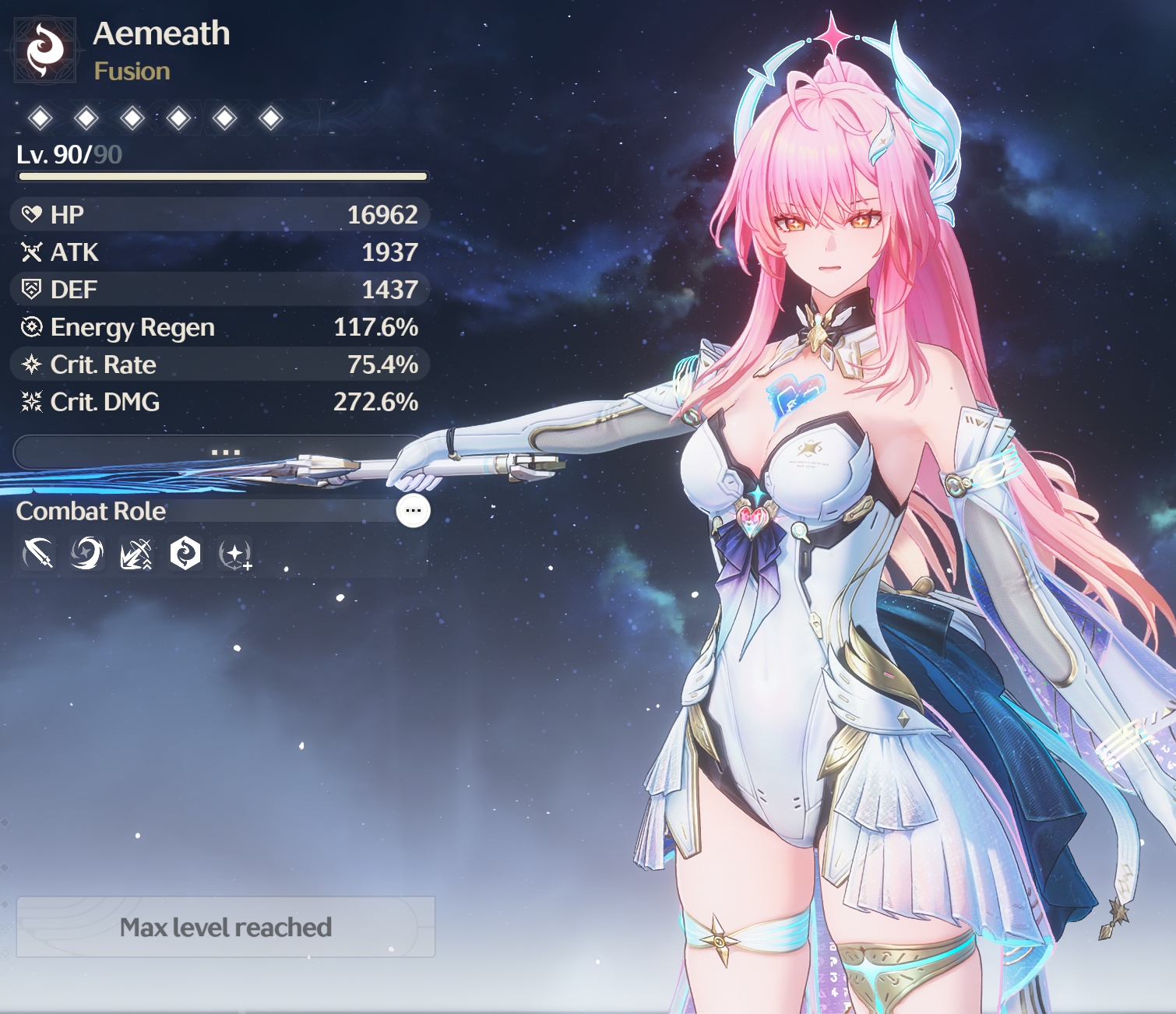Click the Max level reached button
The height and width of the screenshot is (1014, 1176).
click(x=225, y=927)
